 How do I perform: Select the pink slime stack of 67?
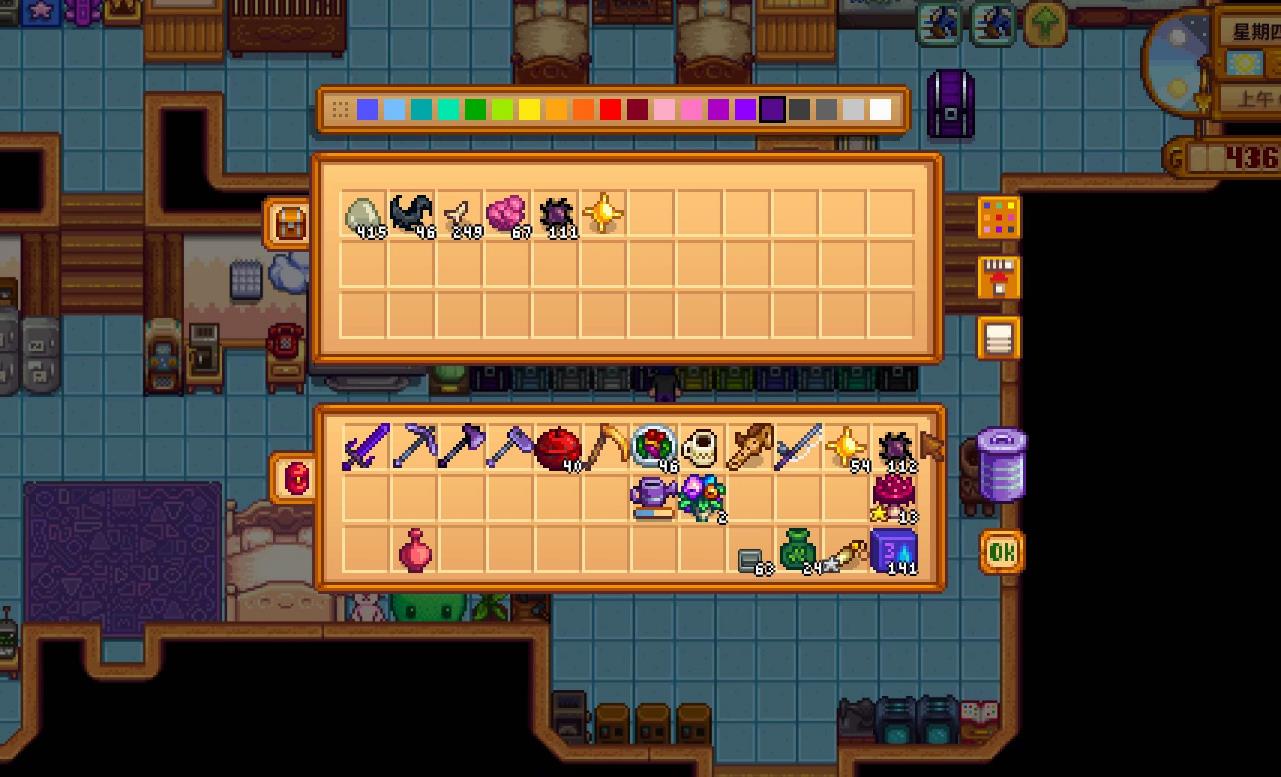(x=507, y=215)
